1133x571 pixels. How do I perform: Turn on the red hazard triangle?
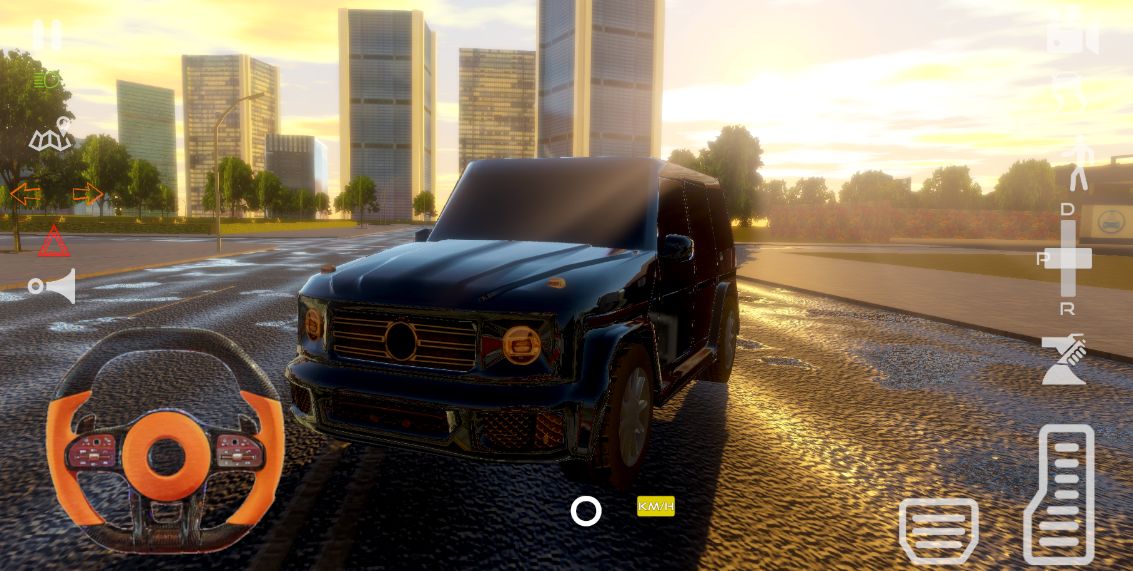tap(54, 241)
